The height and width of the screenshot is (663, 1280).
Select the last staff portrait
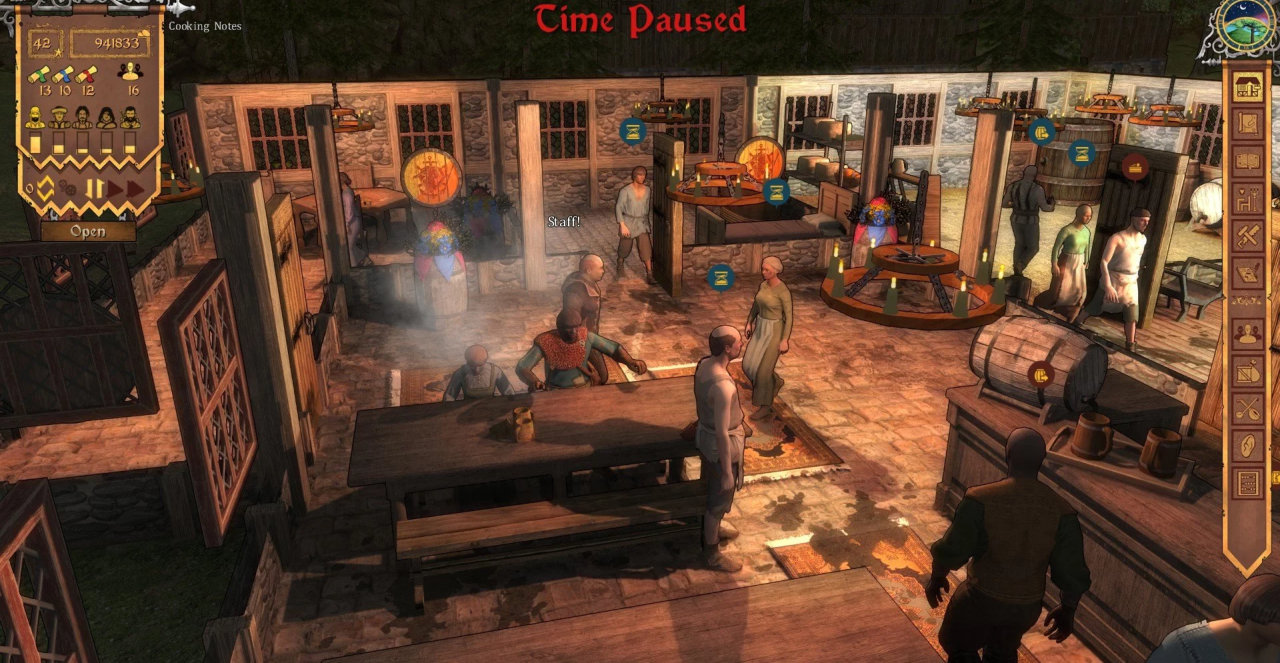point(130,118)
